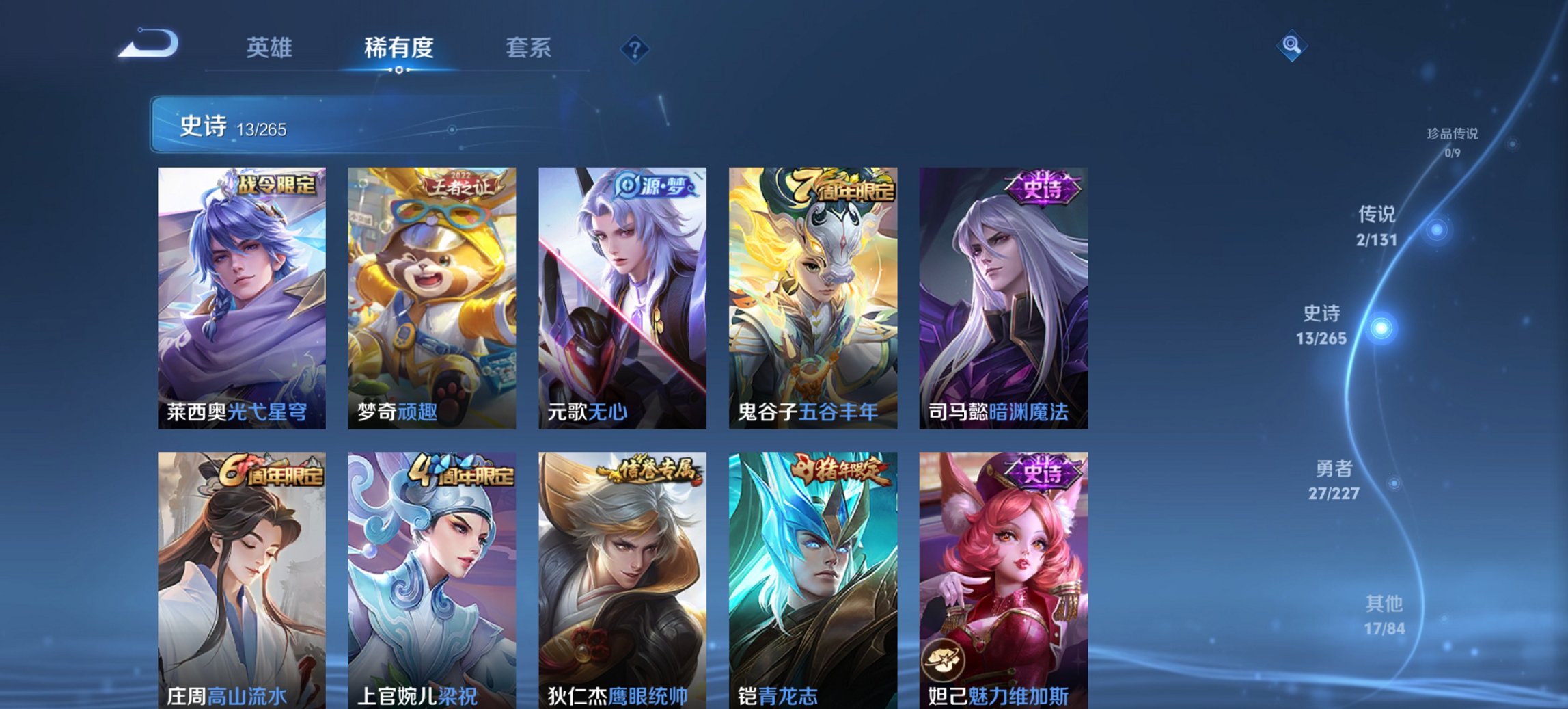The image size is (1568, 709).
Task: Open the 套系 tab
Action: click(528, 48)
